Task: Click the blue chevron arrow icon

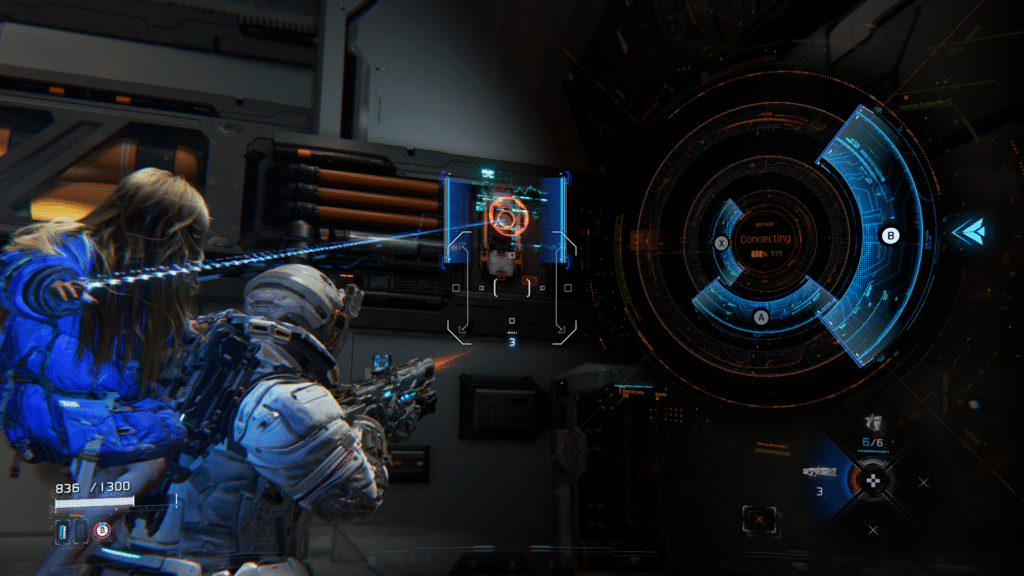Action: (967, 232)
